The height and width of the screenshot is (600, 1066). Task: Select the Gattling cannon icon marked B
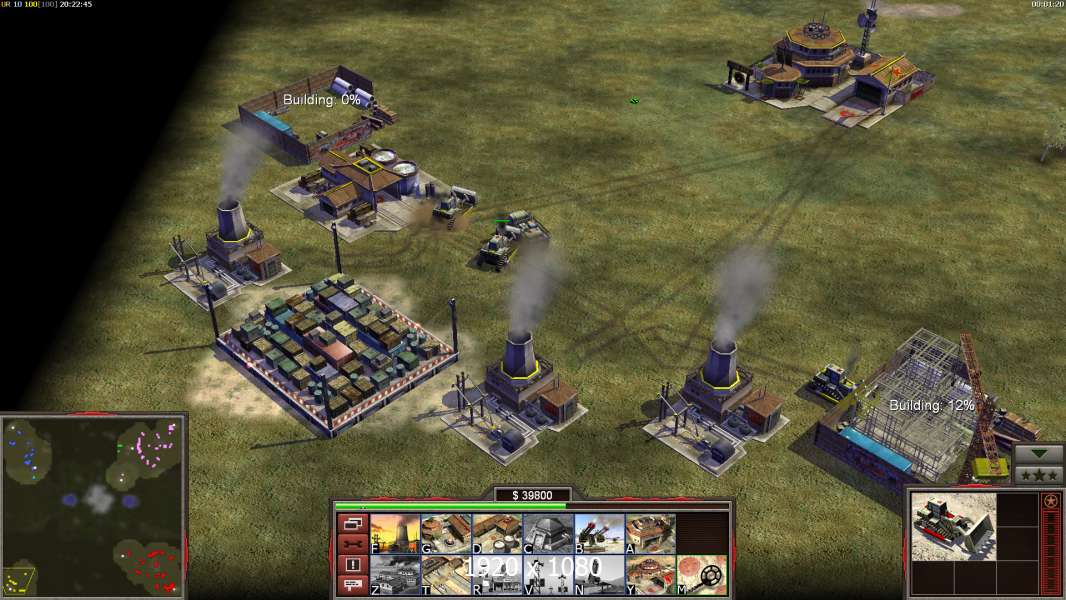pos(599,534)
